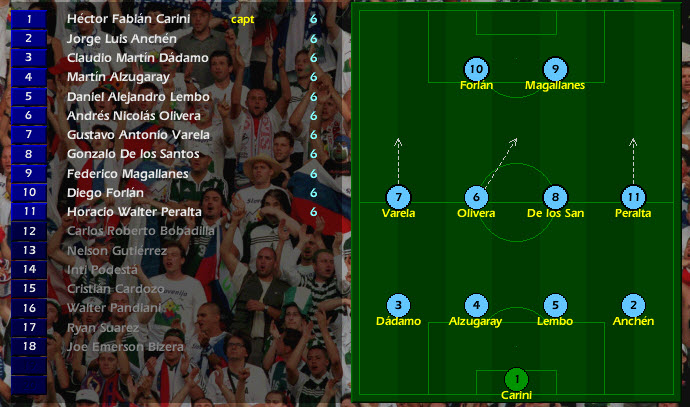The width and height of the screenshot is (690, 407).
Task: Select striker Forlán's marker on the pitch
Action: click(x=477, y=69)
